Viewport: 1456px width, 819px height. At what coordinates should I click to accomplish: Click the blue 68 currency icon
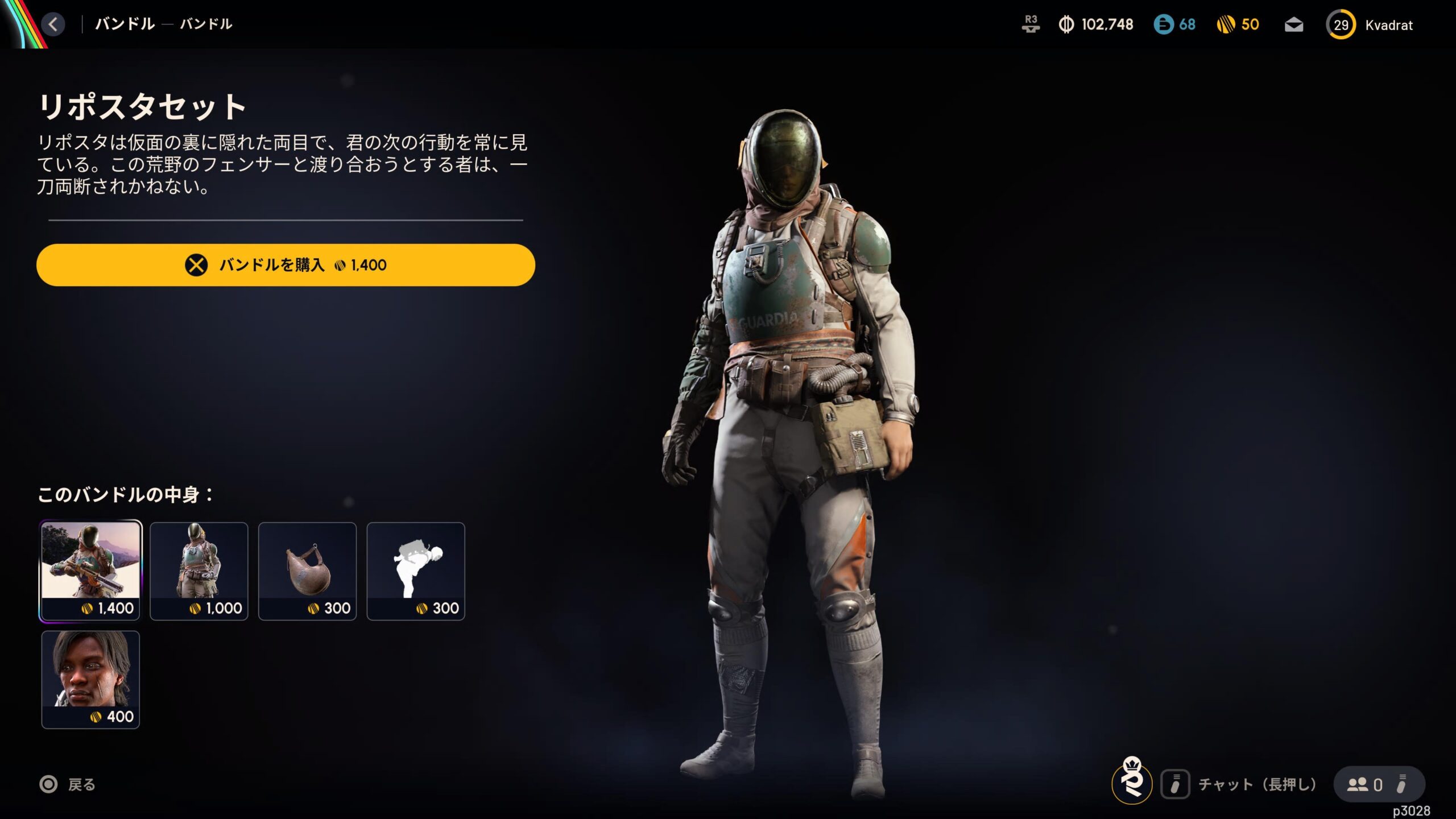coord(1164,24)
